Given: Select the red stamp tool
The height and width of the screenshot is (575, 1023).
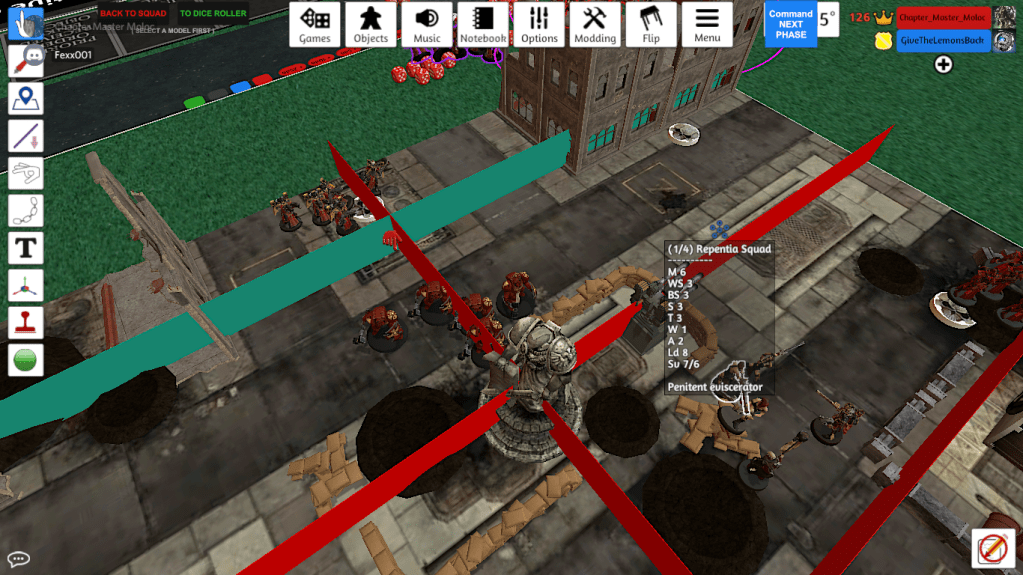Looking at the screenshot, I should pyautogui.click(x=25, y=322).
